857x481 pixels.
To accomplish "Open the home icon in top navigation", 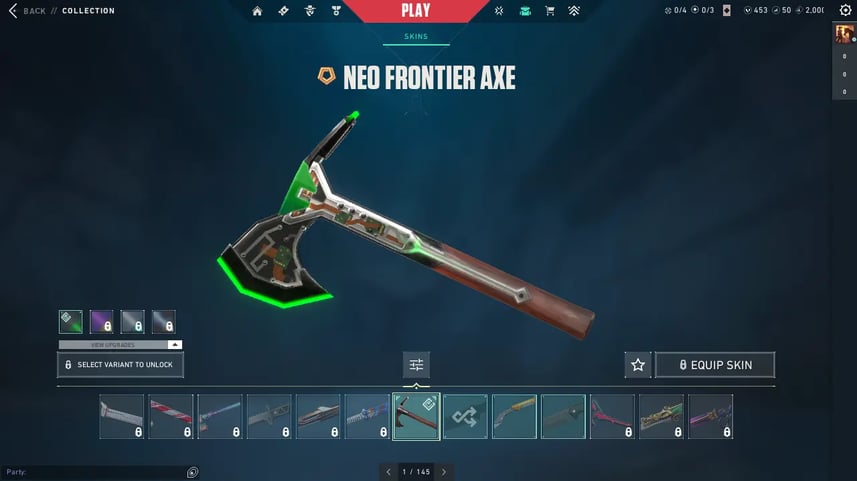I will coord(257,11).
